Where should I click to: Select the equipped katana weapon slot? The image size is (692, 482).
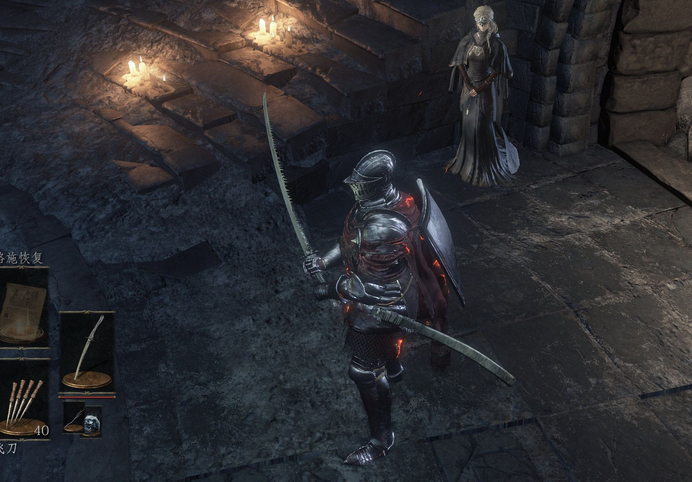87,352
